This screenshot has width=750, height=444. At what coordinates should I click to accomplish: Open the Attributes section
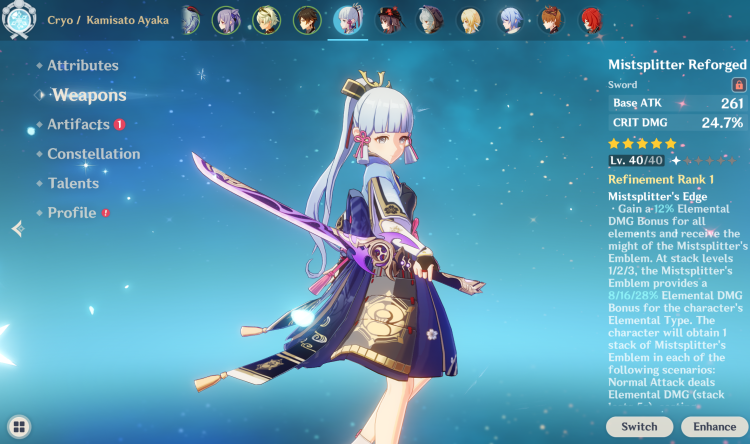83,66
